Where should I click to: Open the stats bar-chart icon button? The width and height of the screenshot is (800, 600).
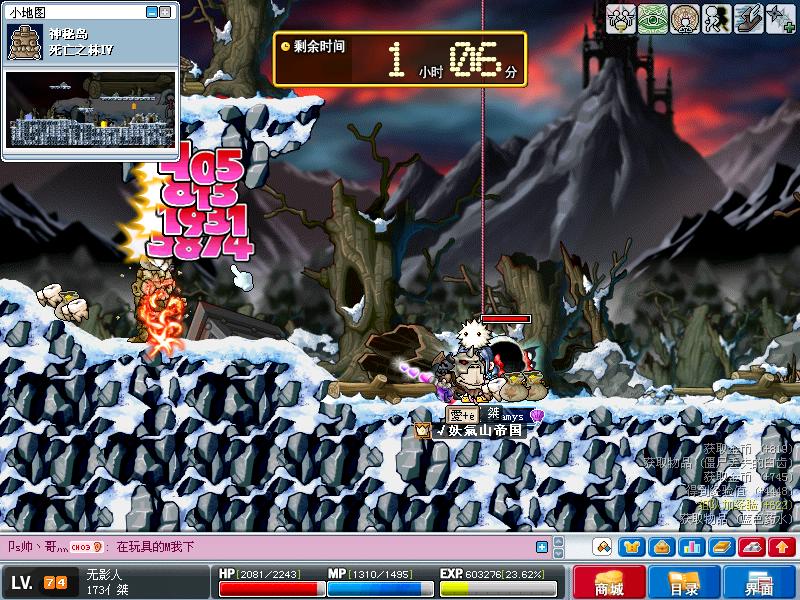[x=691, y=547]
